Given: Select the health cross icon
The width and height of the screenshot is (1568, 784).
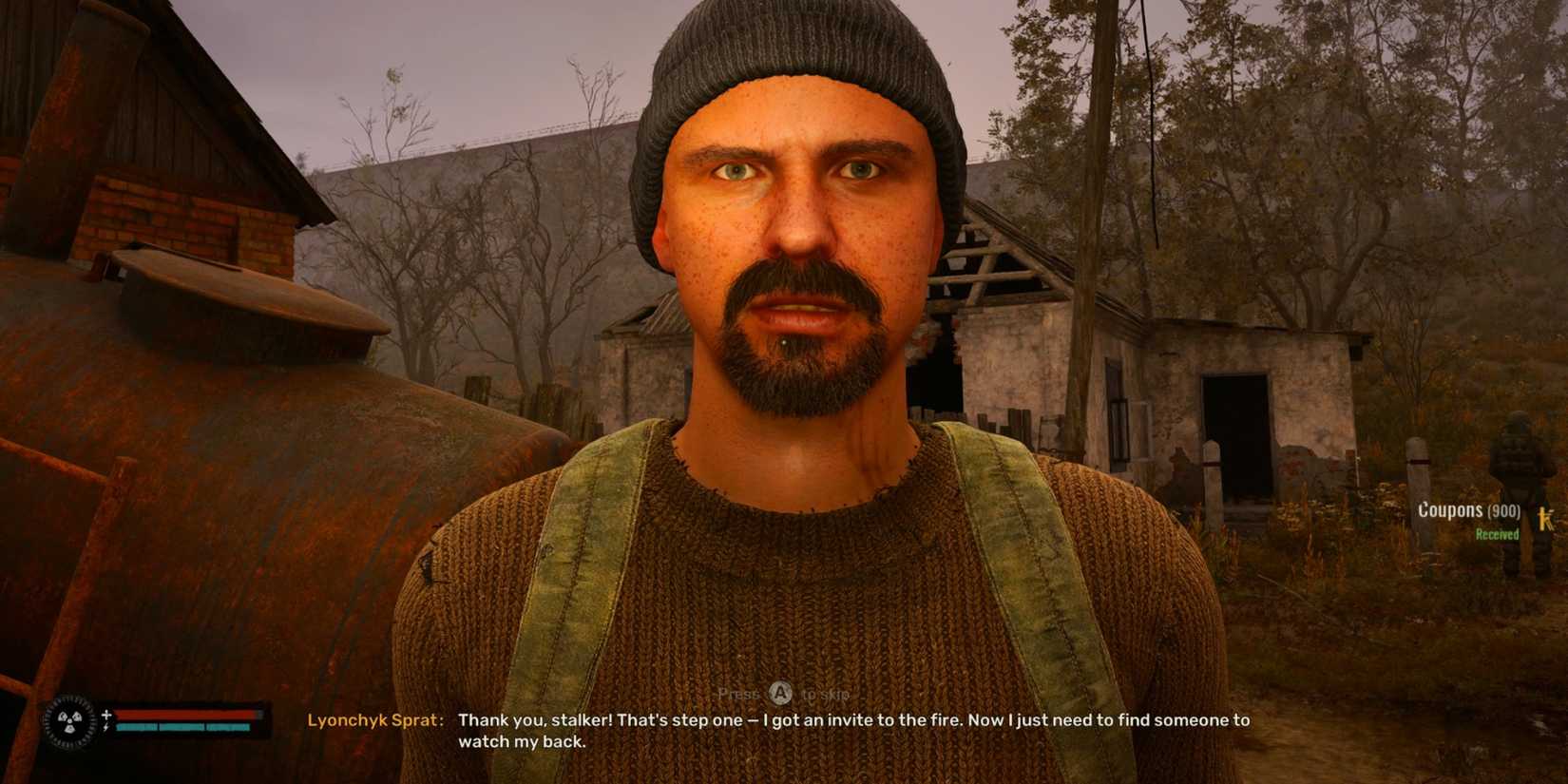Looking at the screenshot, I should point(106,715).
